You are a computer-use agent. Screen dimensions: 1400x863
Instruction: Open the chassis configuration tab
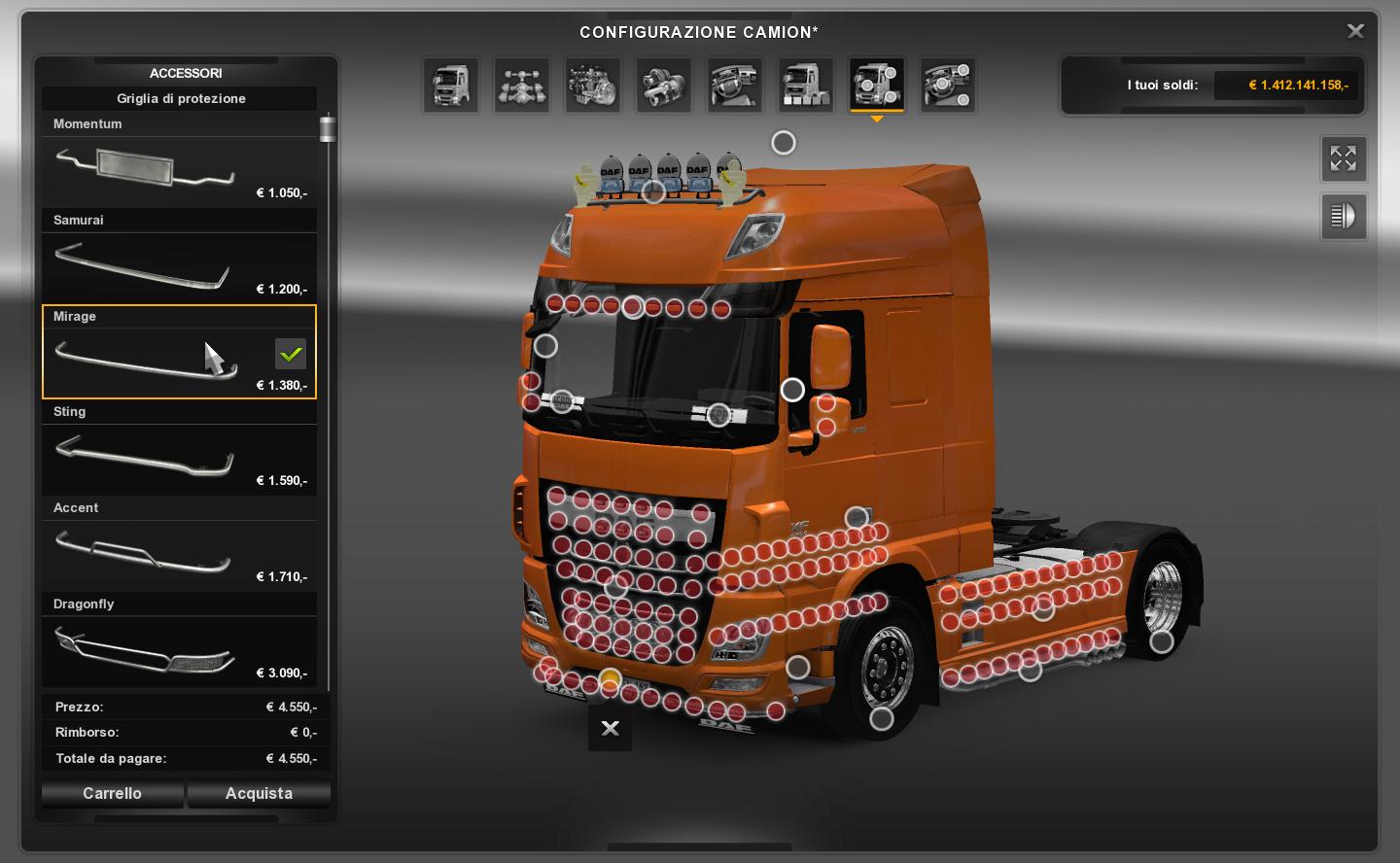pyautogui.click(x=521, y=85)
